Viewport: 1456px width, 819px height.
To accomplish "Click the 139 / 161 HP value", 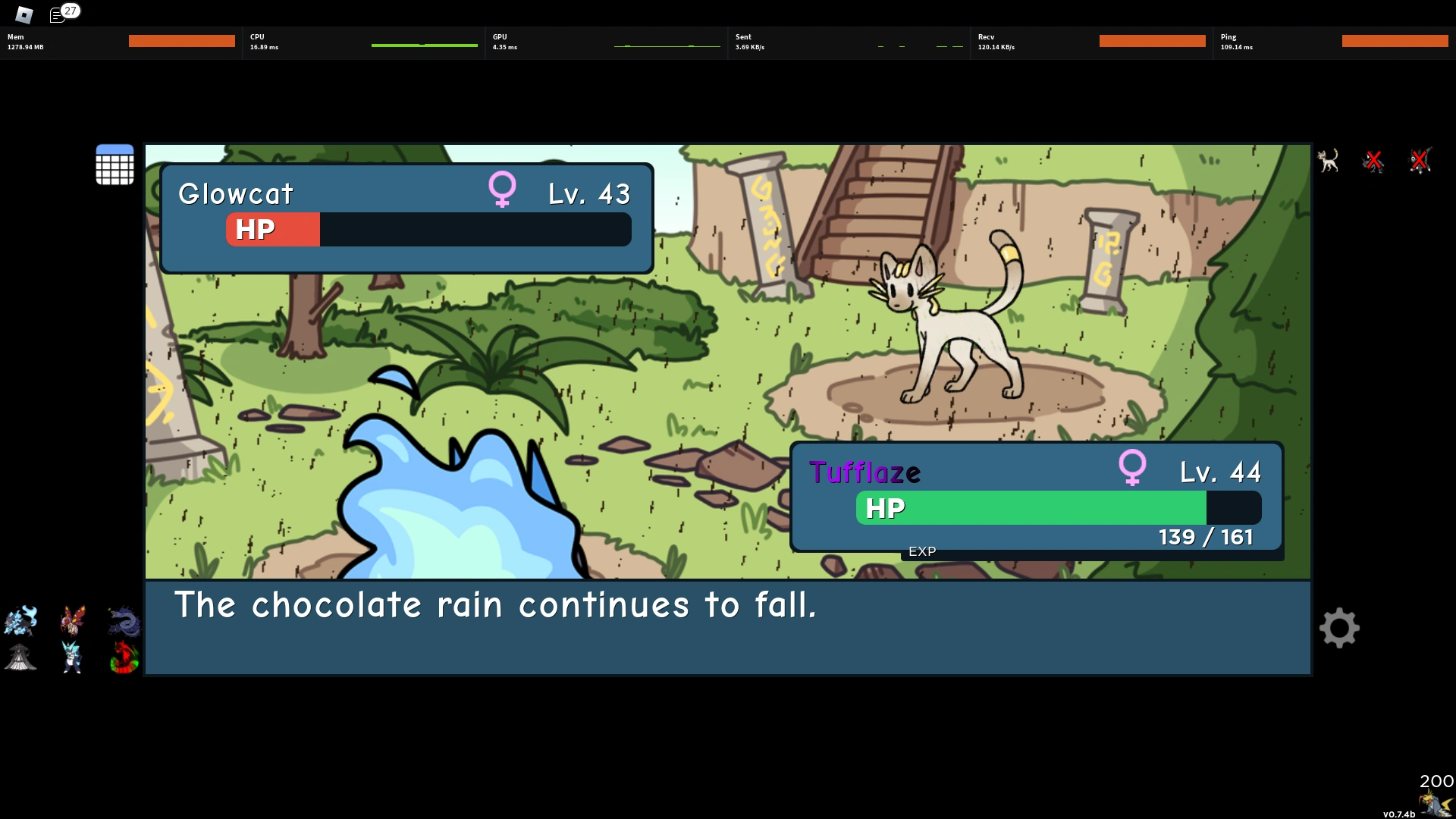I will 1207,536.
